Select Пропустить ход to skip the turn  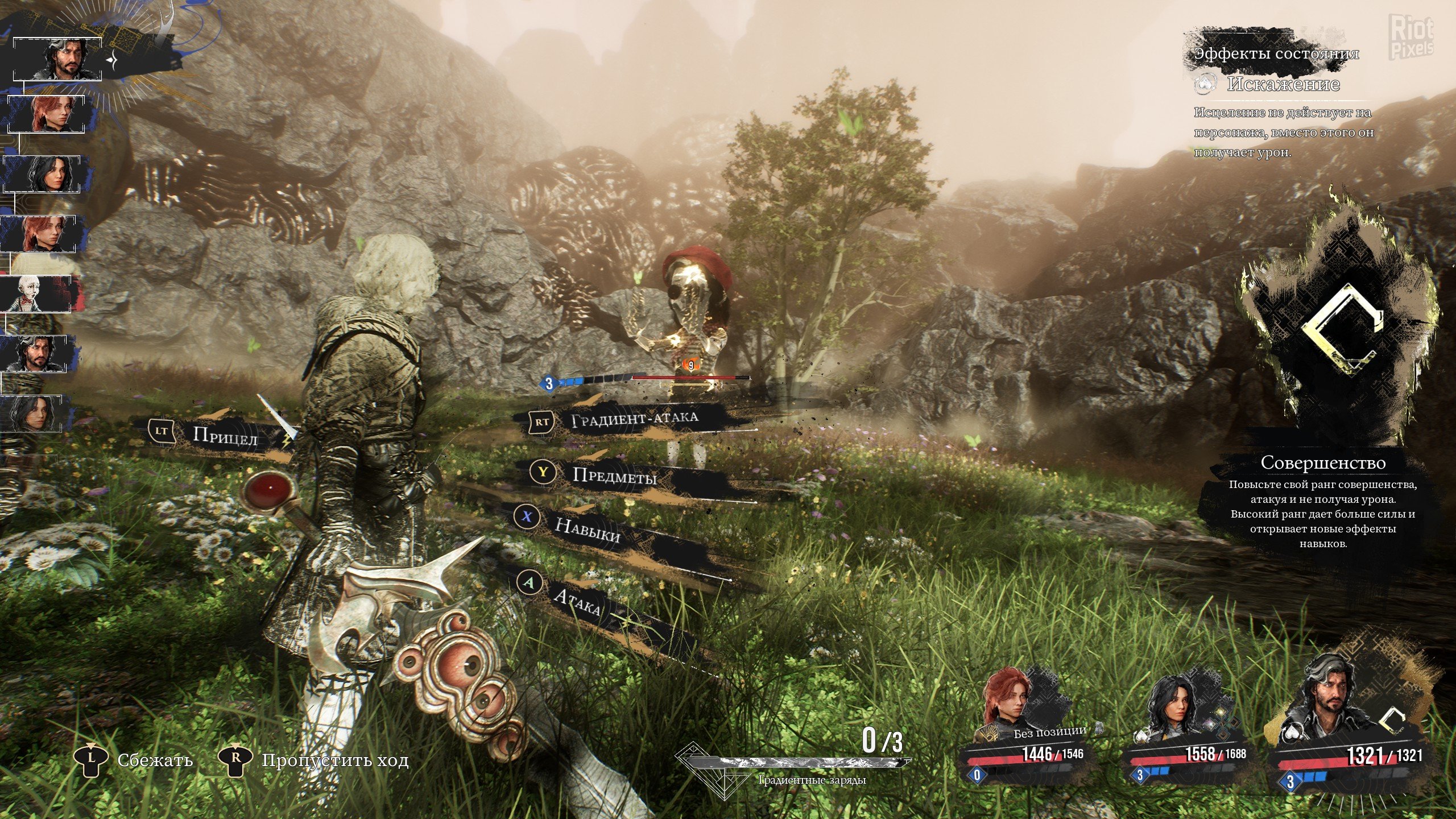tap(334, 760)
